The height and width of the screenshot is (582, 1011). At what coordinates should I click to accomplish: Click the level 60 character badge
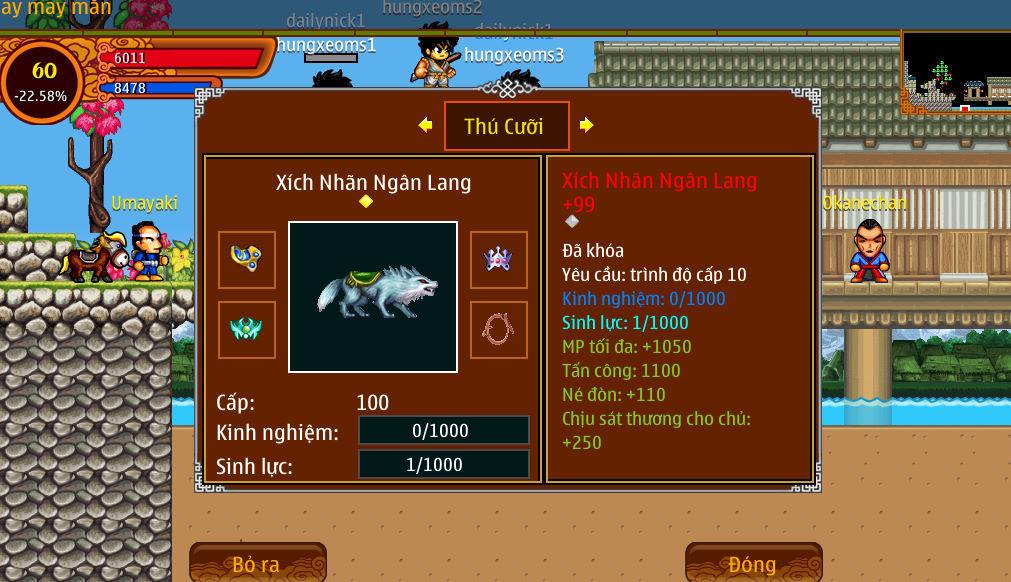[x=43, y=80]
